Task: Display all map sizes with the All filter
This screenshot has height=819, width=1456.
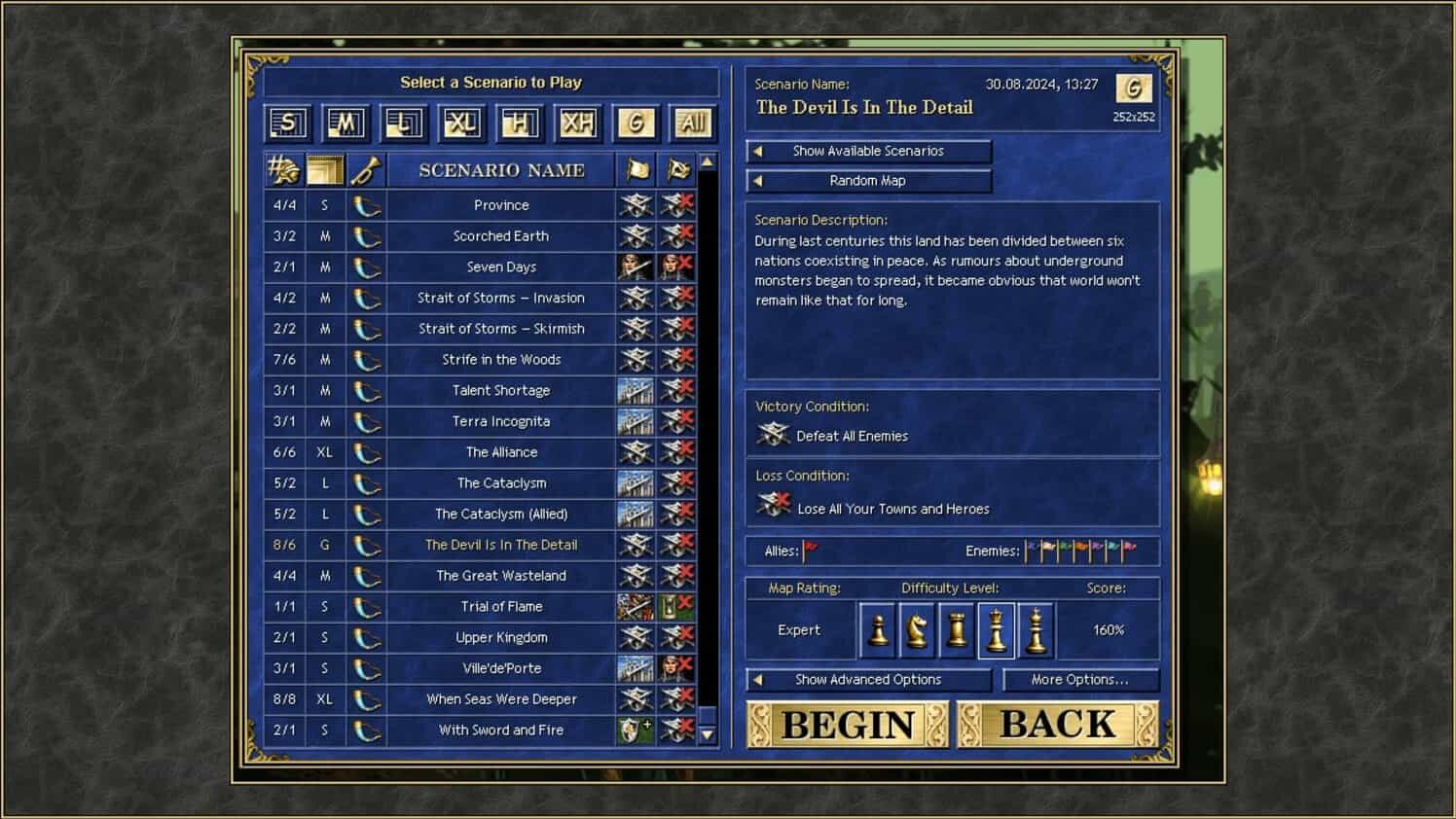Action: click(692, 123)
